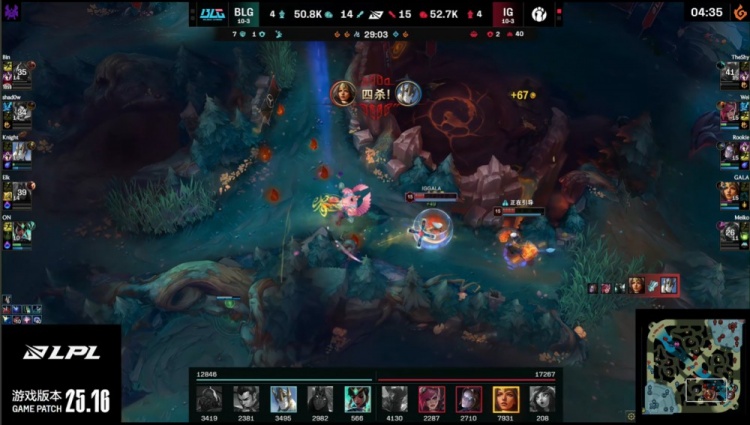The image size is (750, 425).
Task: Click the highlighted portrait with 7931 damage
Action: pyautogui.click(x=505, y=399)
